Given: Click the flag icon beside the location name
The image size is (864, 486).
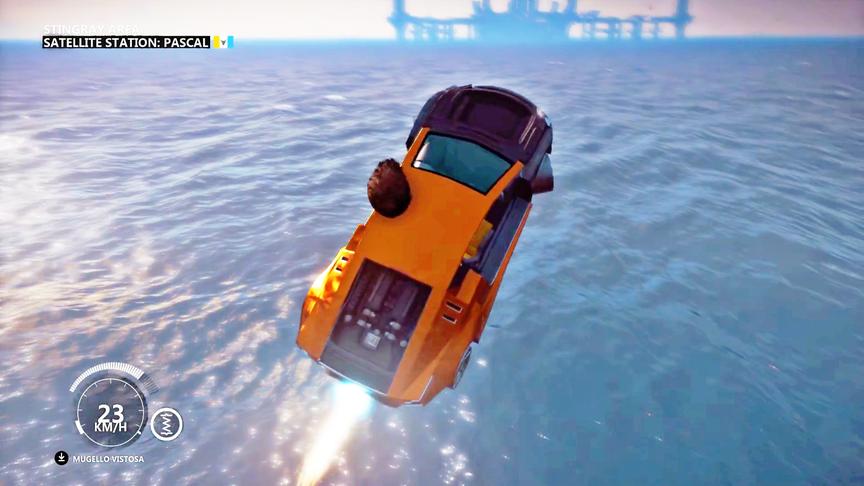Looking at the screenshot, I should click(222, 42).
